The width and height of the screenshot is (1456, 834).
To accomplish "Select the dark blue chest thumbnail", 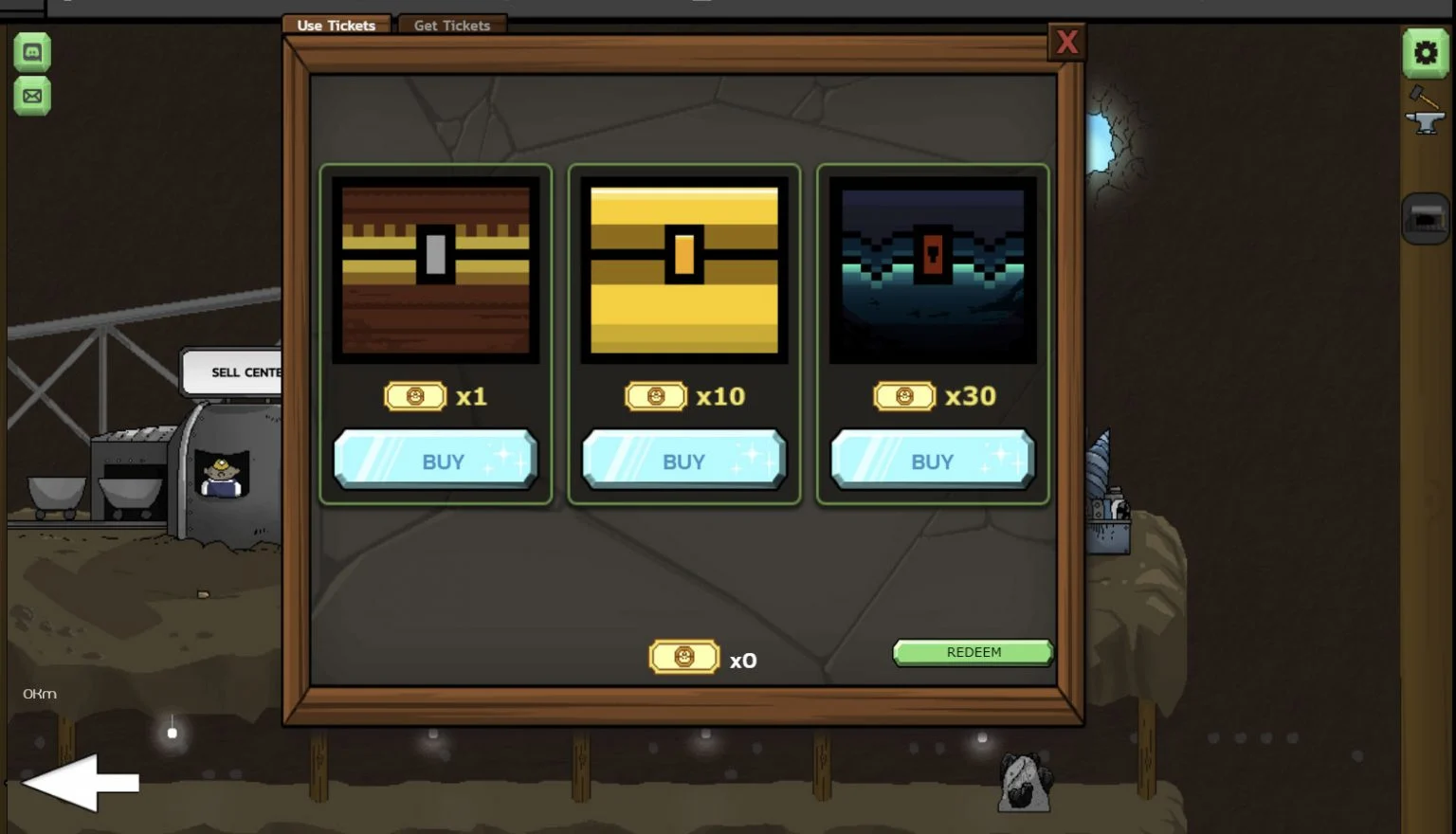I will (x=932, y=270).
